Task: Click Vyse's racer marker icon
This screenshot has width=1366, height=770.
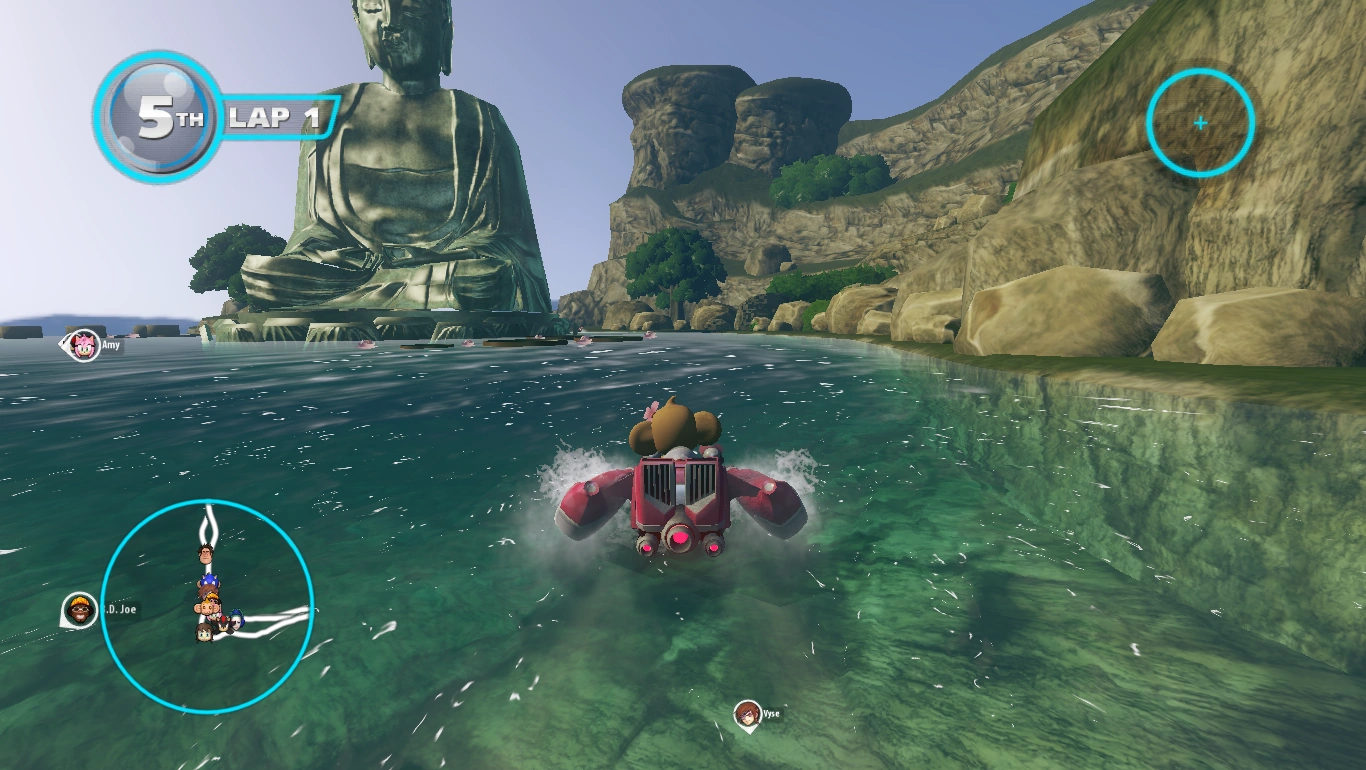Action: pyautogui.click(x=746, y=714)
